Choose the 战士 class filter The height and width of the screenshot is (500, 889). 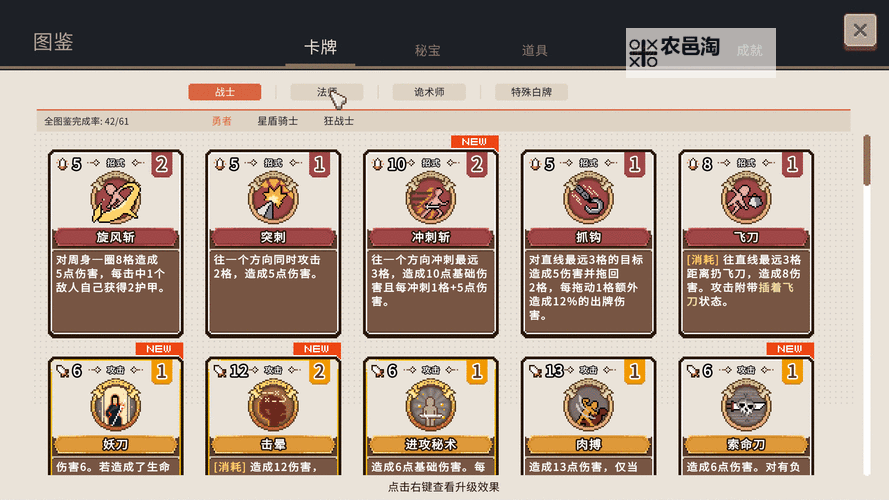pyautogui.click(x=225, y=92)
